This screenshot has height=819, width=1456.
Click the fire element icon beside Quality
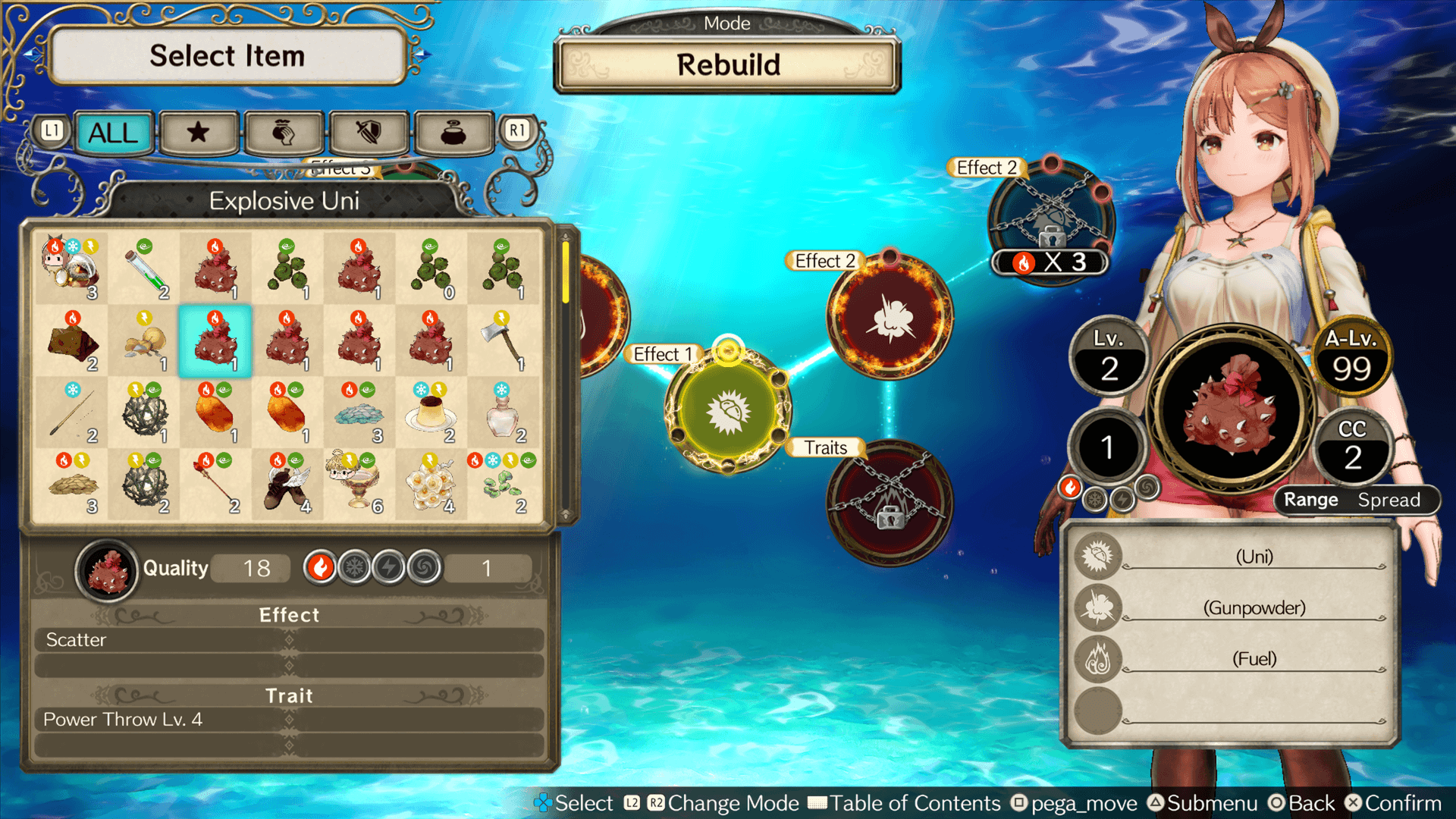coord(321,567)
